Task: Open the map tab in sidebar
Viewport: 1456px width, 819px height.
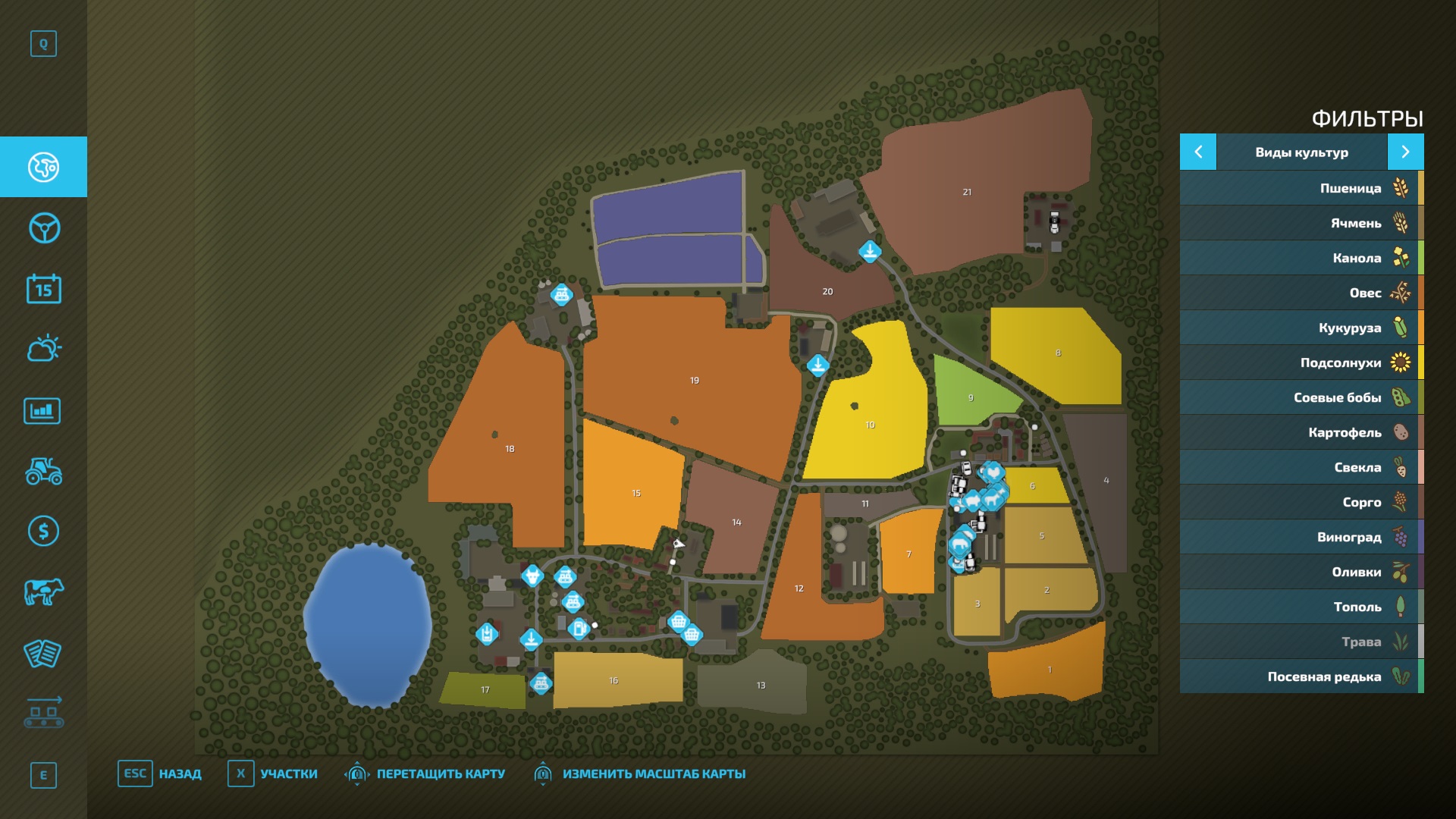Action: pos(43,167)
